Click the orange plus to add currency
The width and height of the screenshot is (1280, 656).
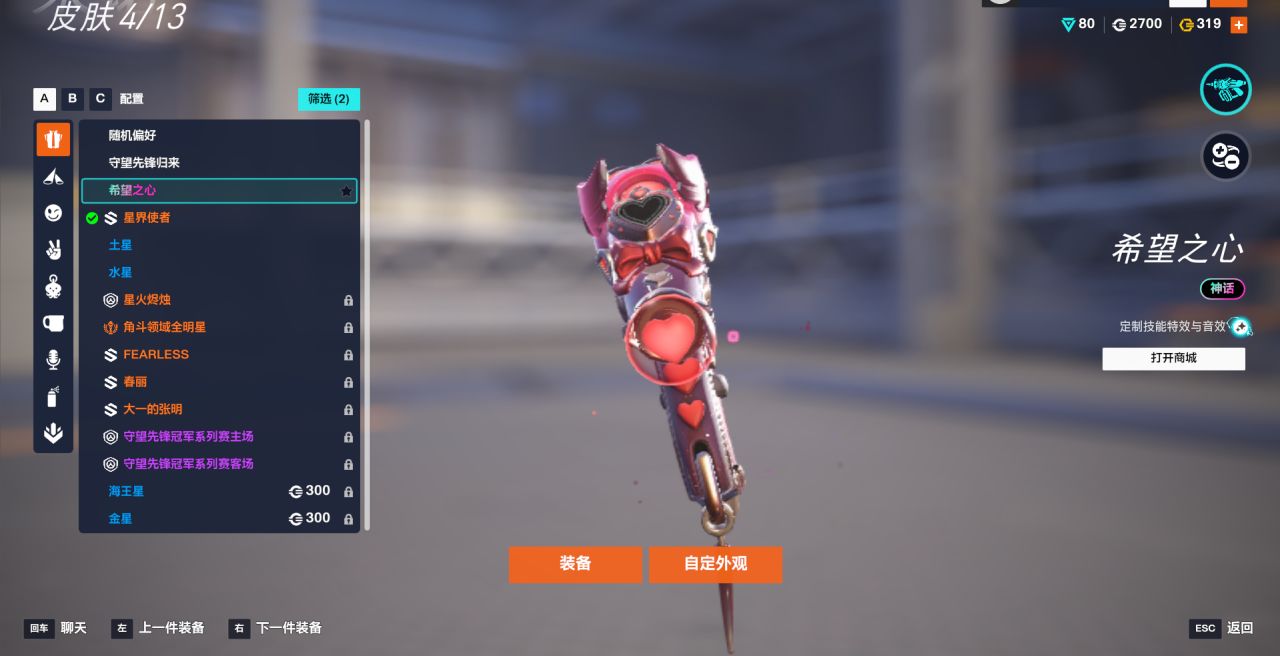click(x=1238, y=25)
